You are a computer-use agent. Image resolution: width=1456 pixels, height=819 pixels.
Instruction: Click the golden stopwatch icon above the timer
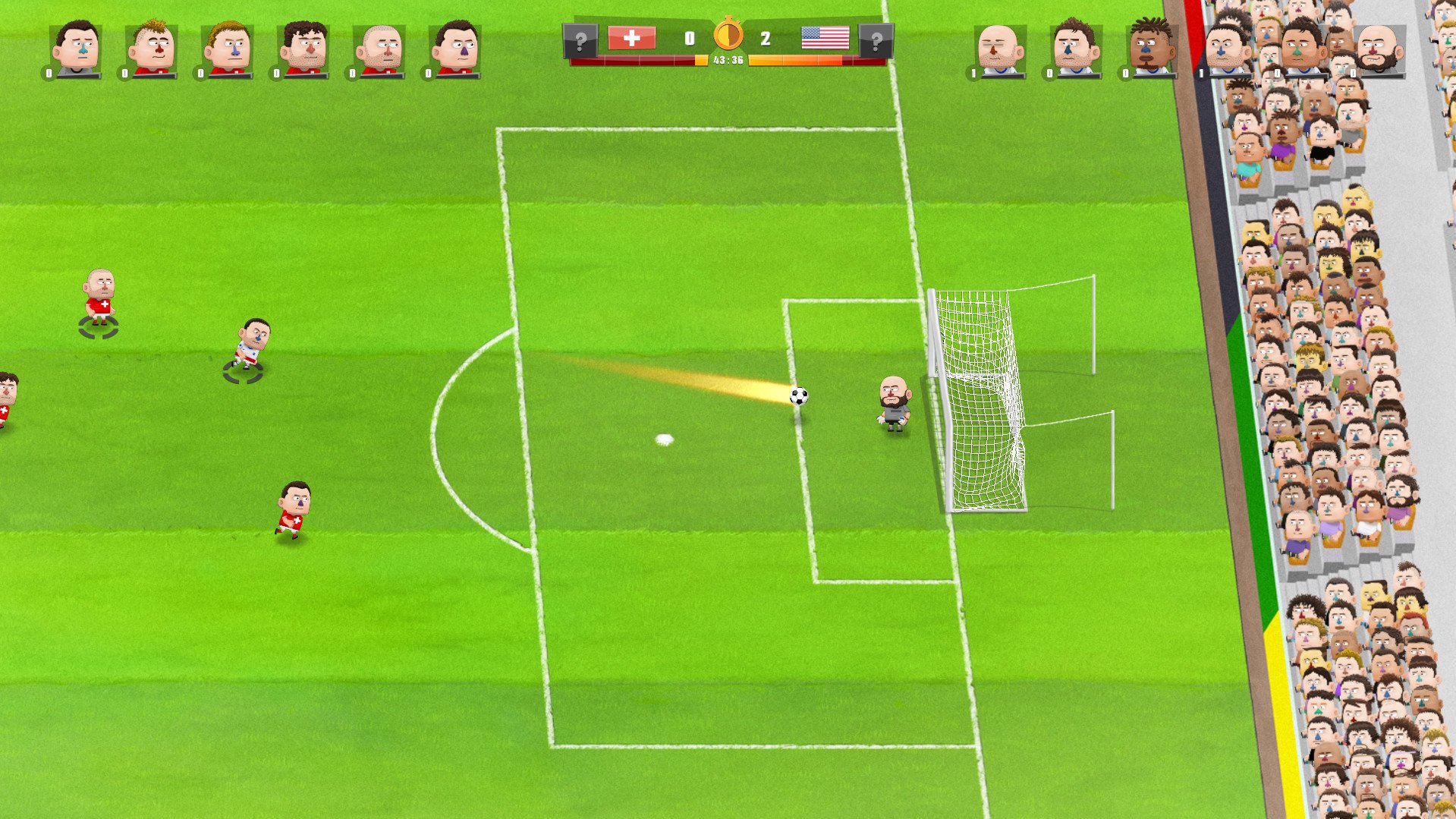729,33
